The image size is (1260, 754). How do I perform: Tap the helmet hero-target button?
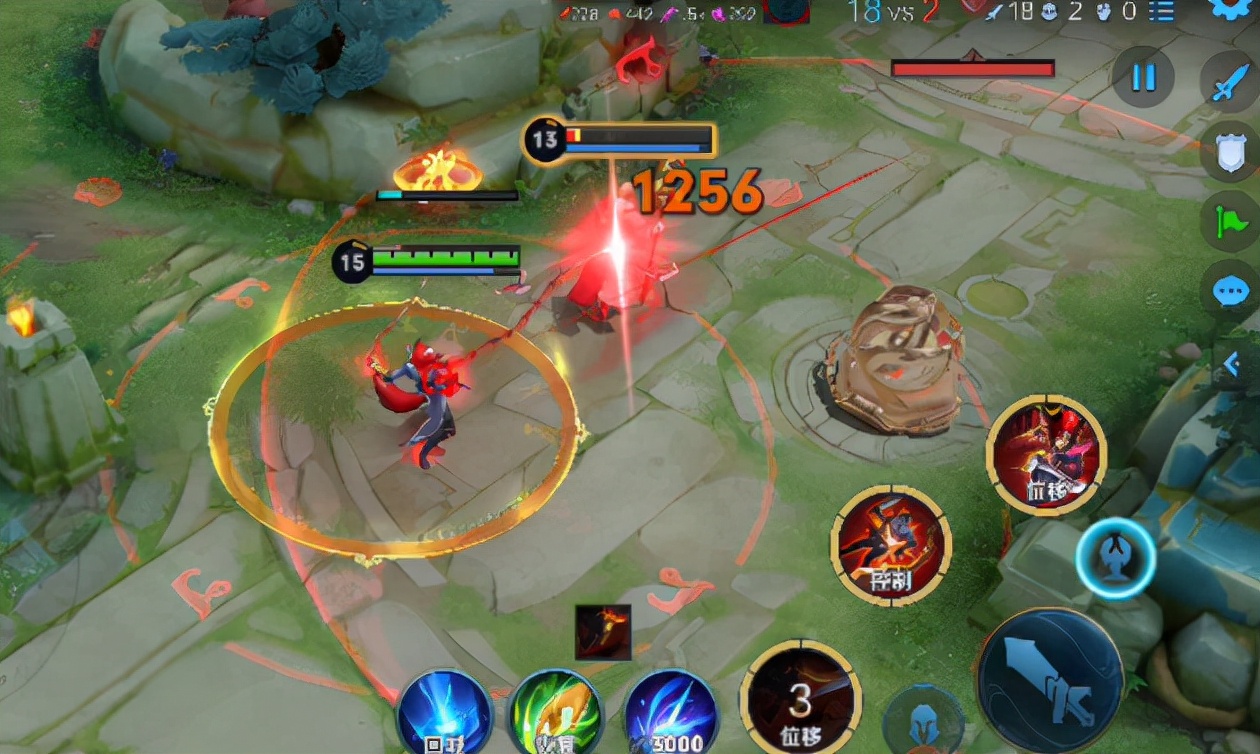(x=923, y=721)
